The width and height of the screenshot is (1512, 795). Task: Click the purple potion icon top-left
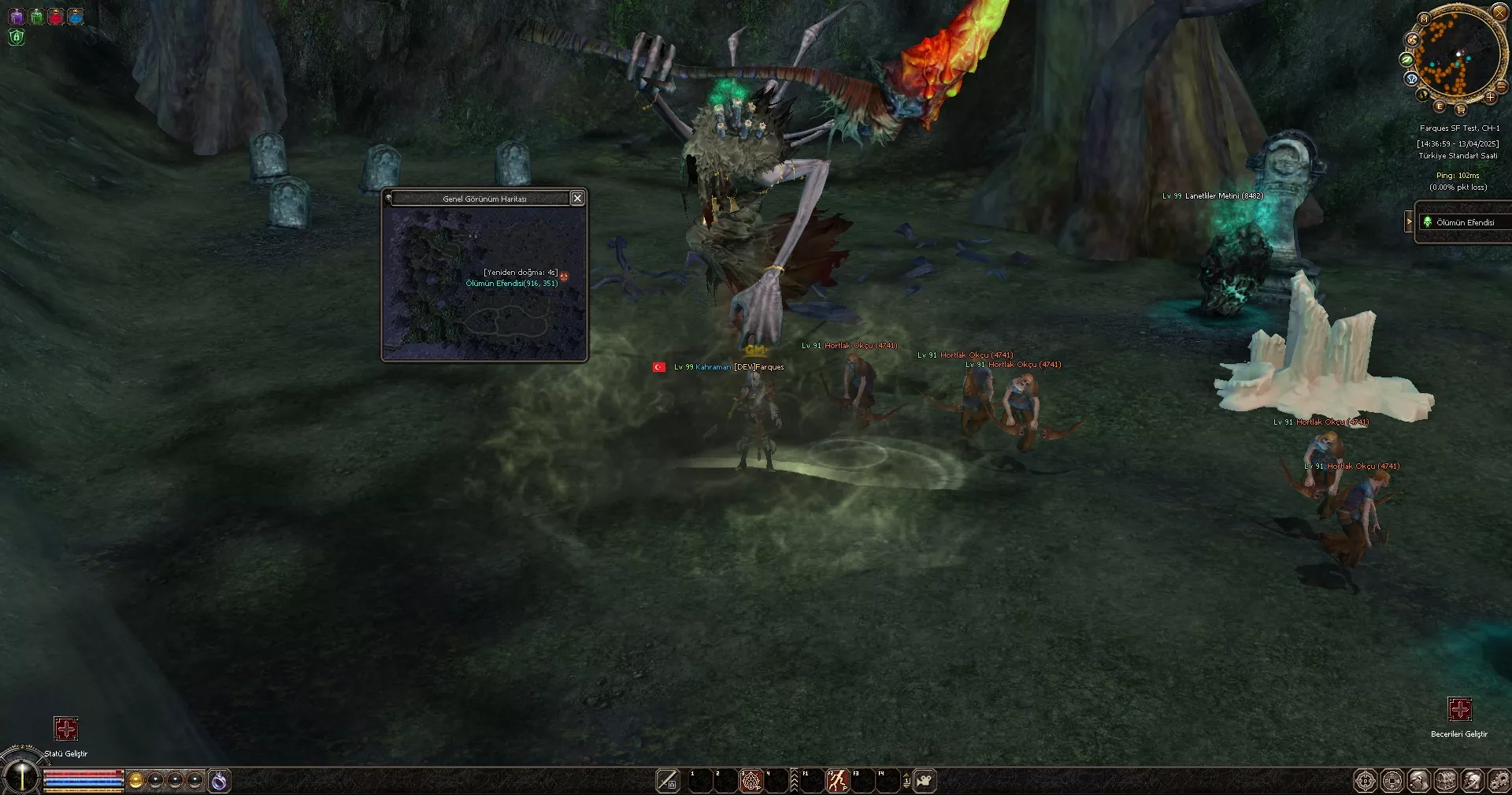pos(17,16)
